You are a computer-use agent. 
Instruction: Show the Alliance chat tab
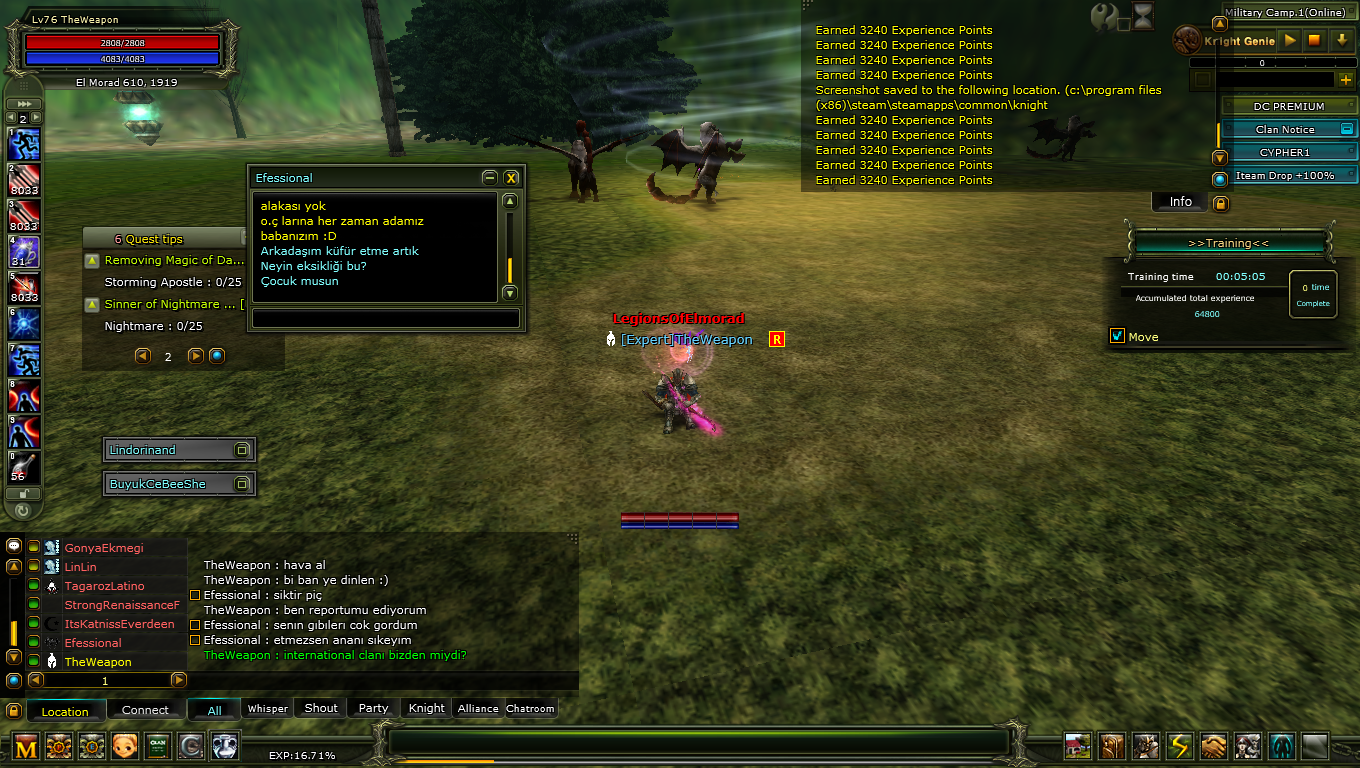(478, 709)
